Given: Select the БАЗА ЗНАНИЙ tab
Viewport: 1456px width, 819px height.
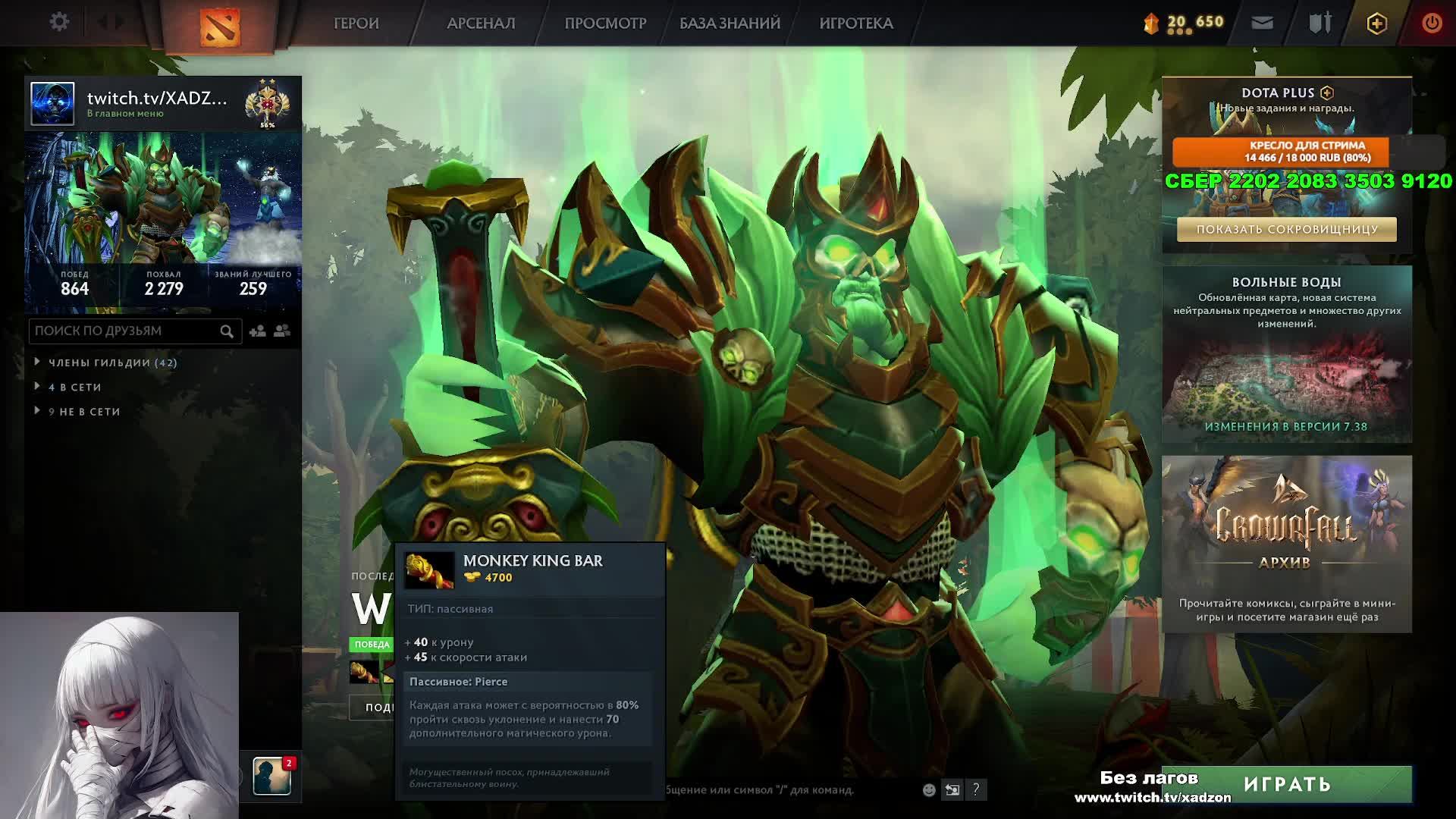Looking at the screenshot, I should click(x=730, y=24).
